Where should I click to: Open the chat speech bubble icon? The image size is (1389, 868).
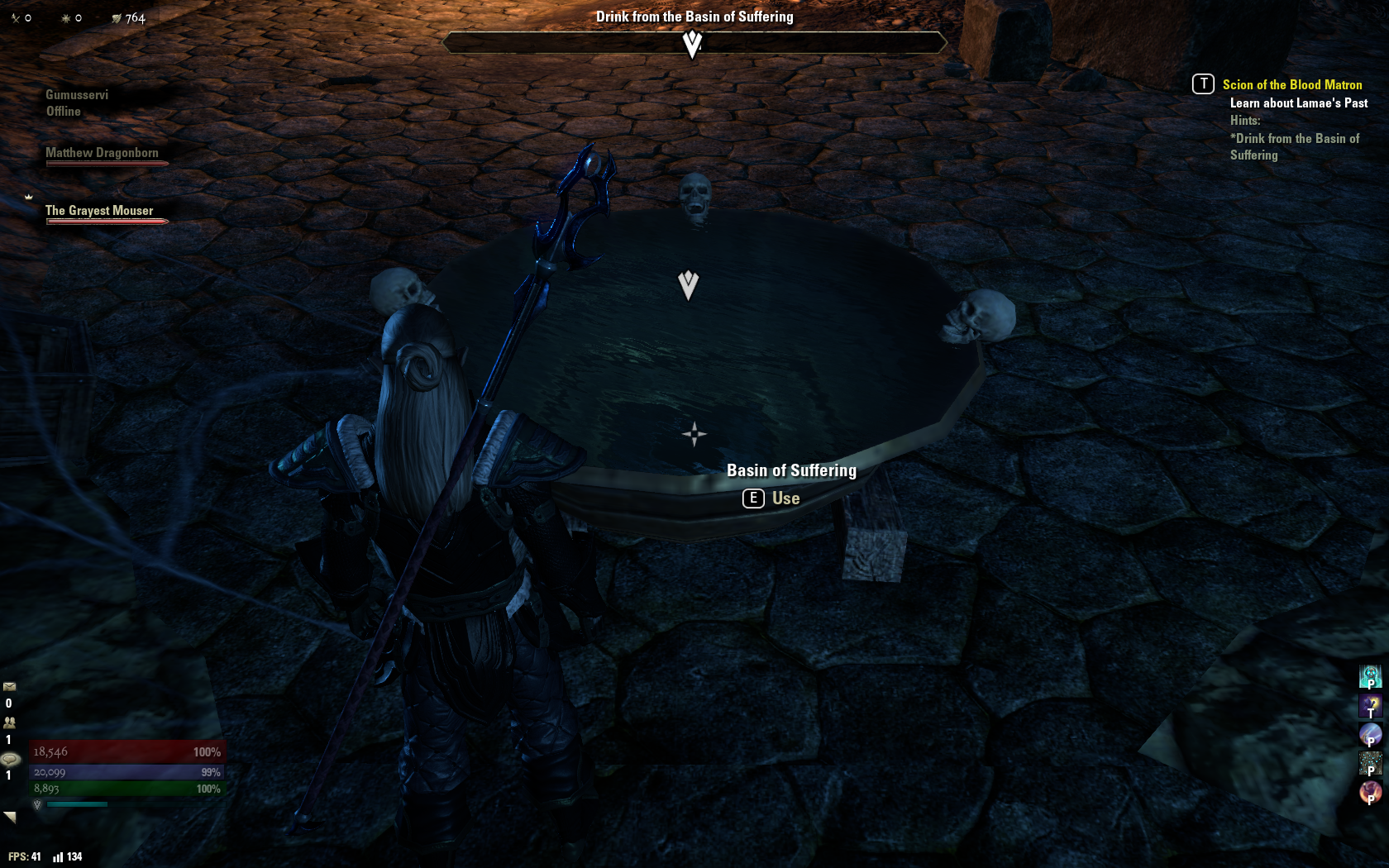(x=11, y=759)
